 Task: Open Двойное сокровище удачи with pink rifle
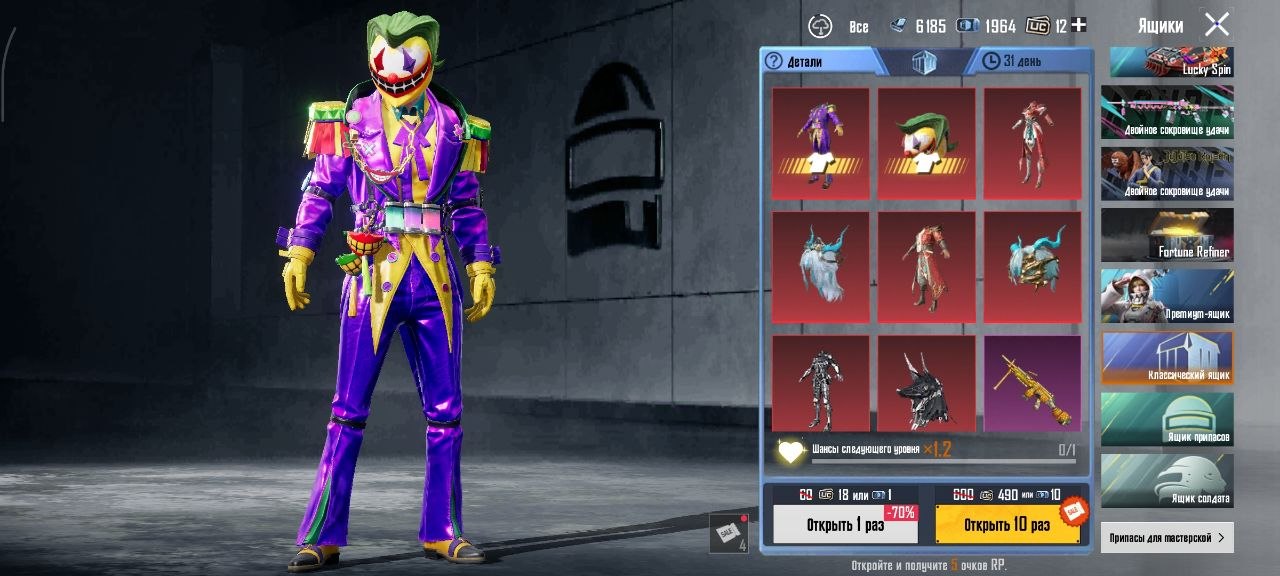[x=1167, y=111]
